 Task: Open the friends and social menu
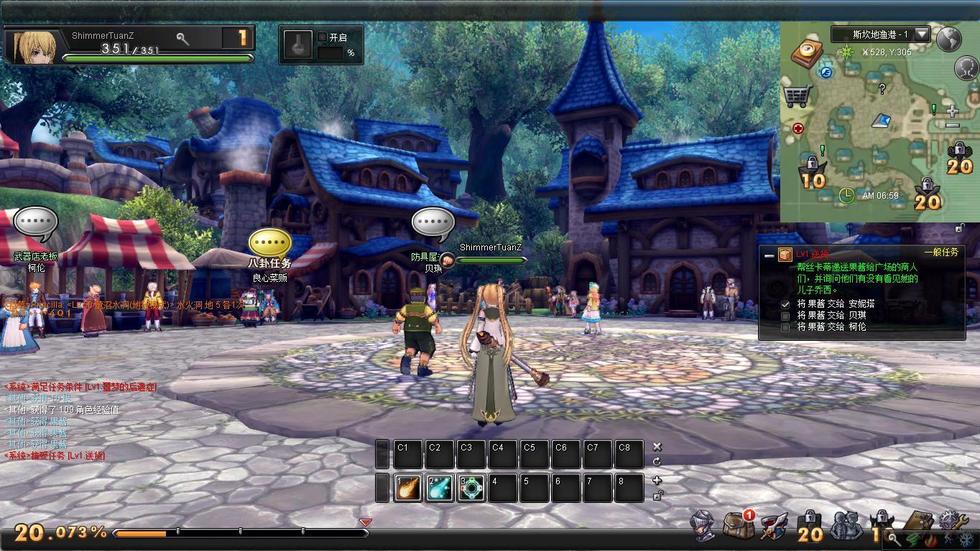coord(846,524)
